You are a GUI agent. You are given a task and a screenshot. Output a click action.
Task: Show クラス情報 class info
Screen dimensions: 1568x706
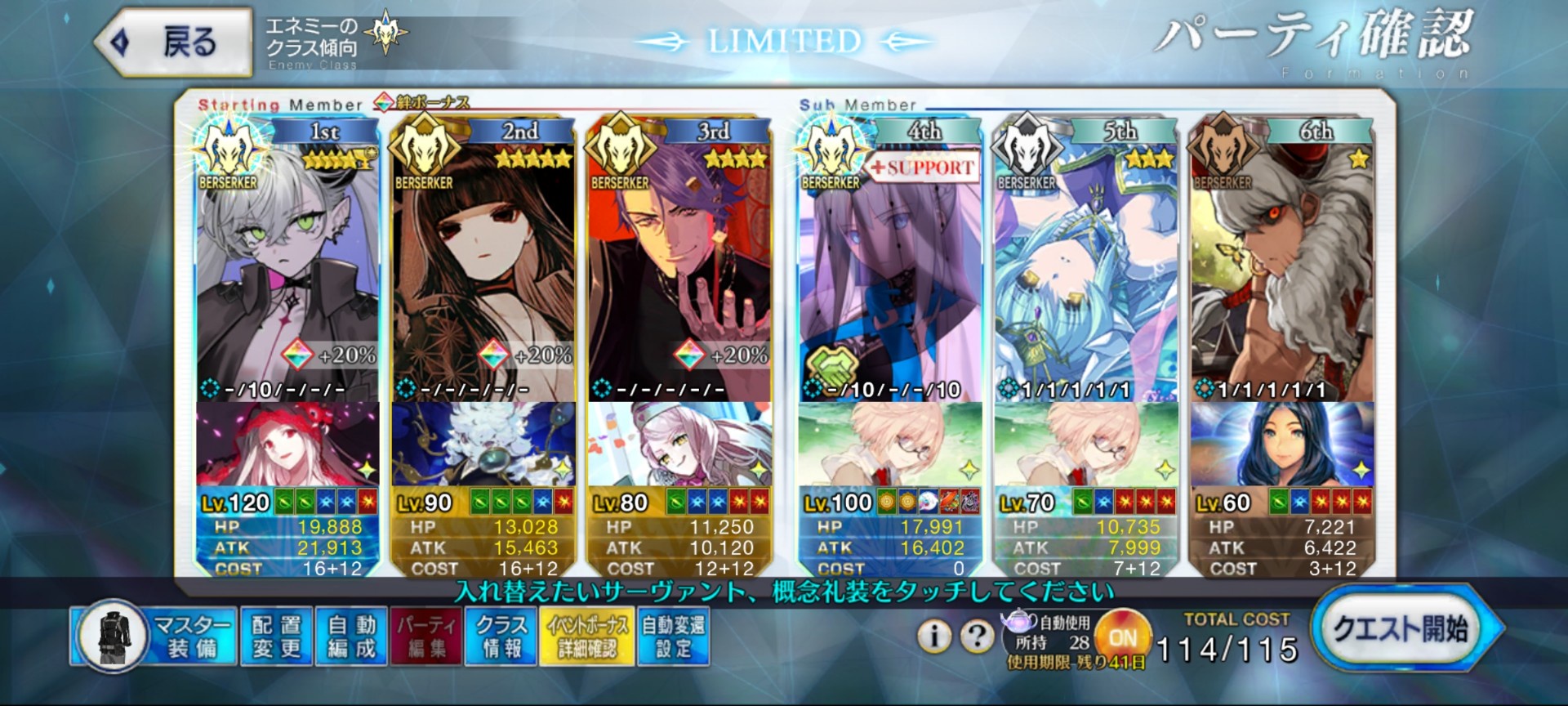pyautogui.click(x=501, y=637)
